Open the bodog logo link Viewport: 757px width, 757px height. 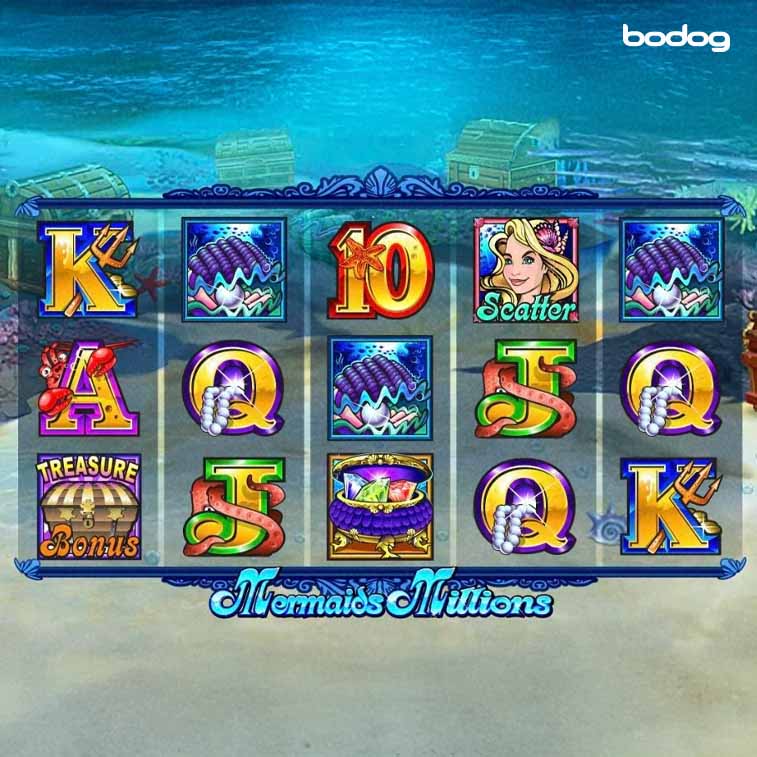click(675, 38)
